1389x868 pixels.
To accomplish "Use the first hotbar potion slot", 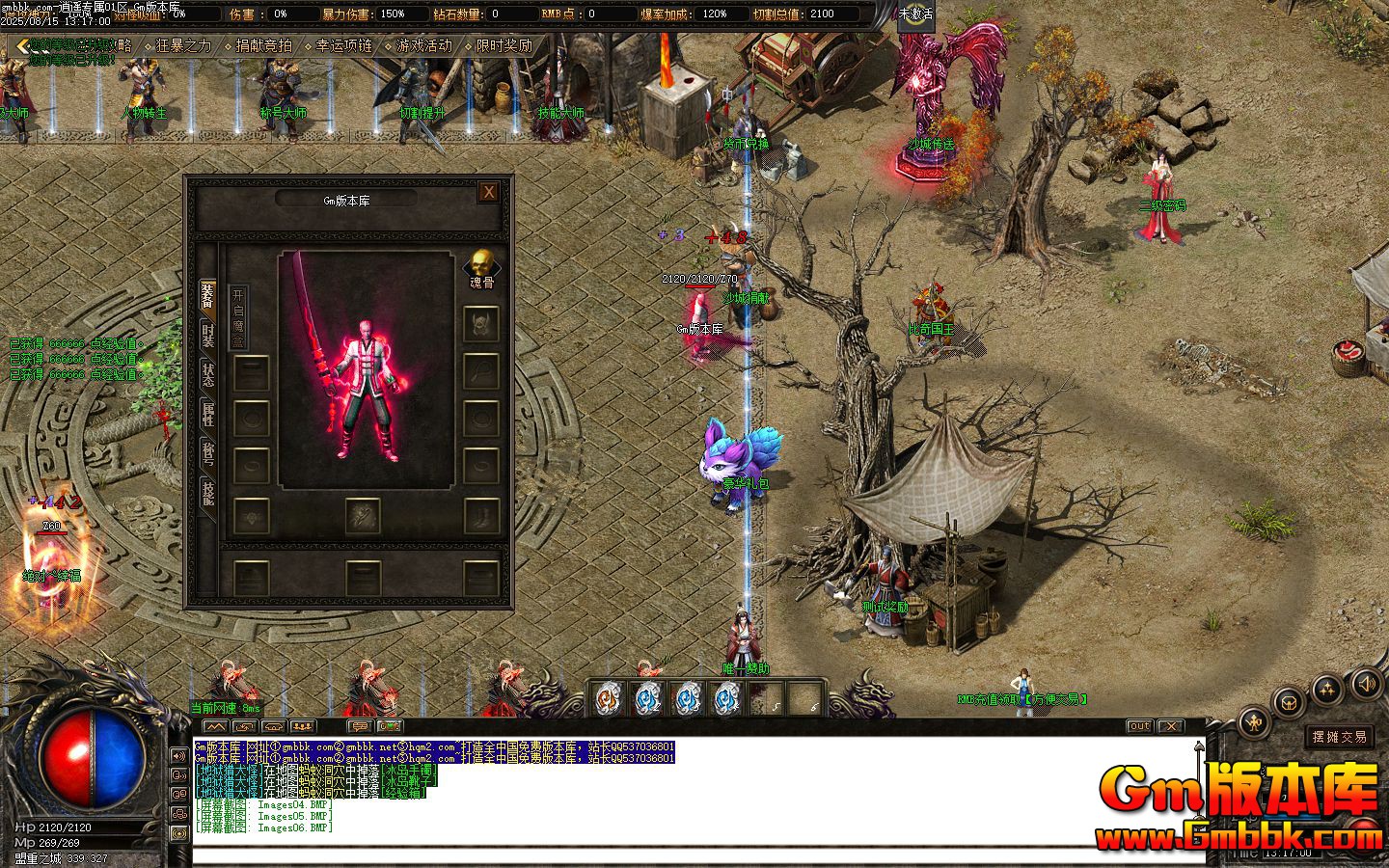I will (x=607, y=697).
